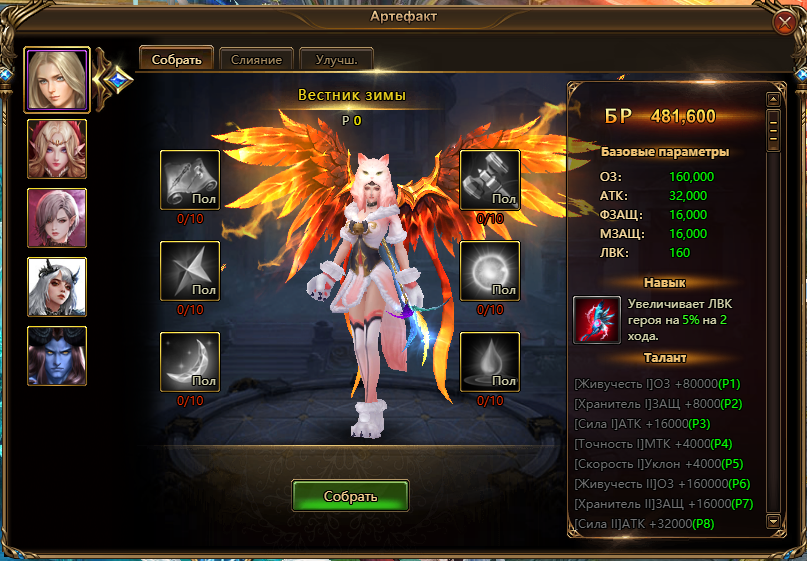Choose the blue demon portrait
The width and height of the screenshot is (807, 561).
pyautogui.click(x=57, y=356)
